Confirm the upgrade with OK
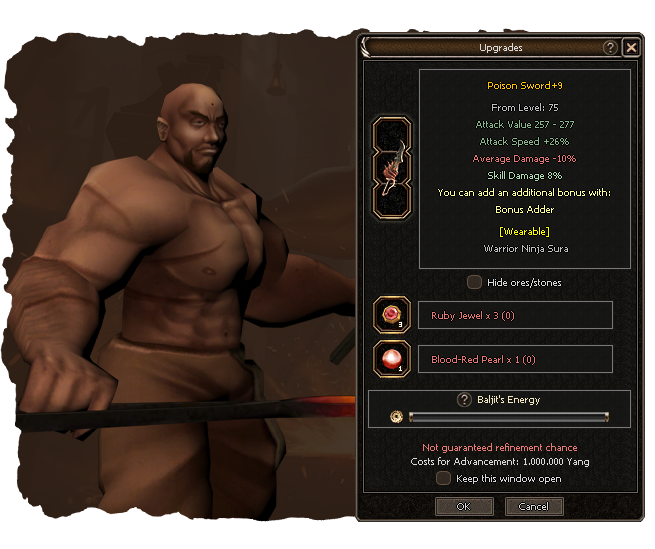This screenshot has width=655, height=549. click(464, 507)
